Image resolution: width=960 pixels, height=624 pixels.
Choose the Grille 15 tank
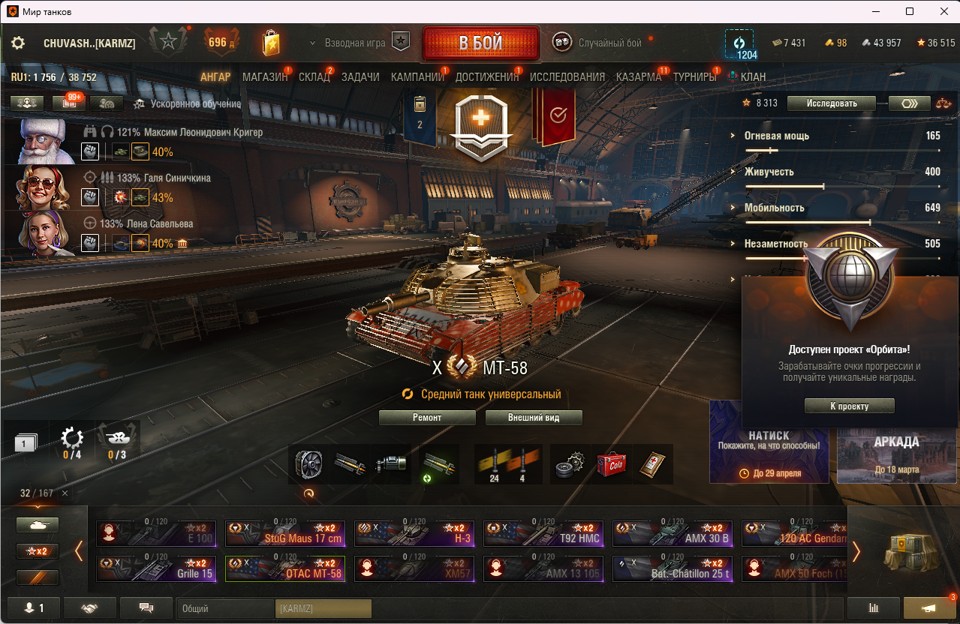point(157,569)
